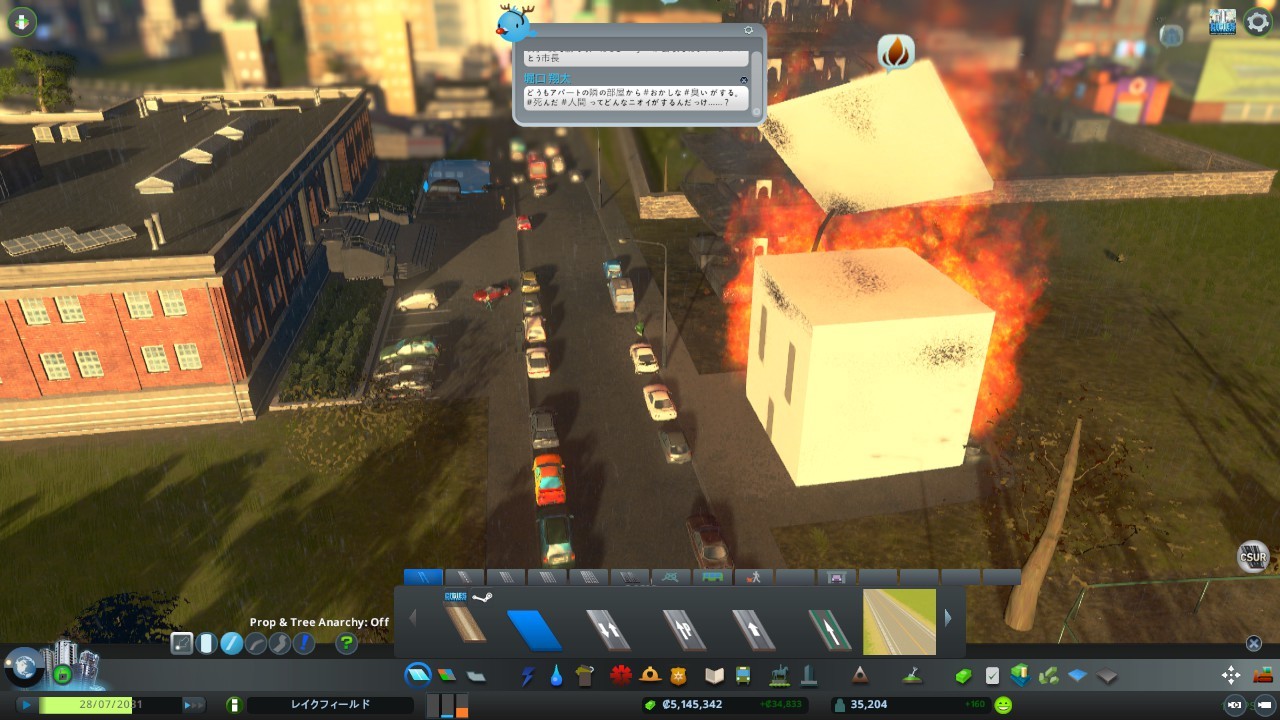Open the Roads build menu
Viewport: 1280px width, 720px height.
pos(418,676)
